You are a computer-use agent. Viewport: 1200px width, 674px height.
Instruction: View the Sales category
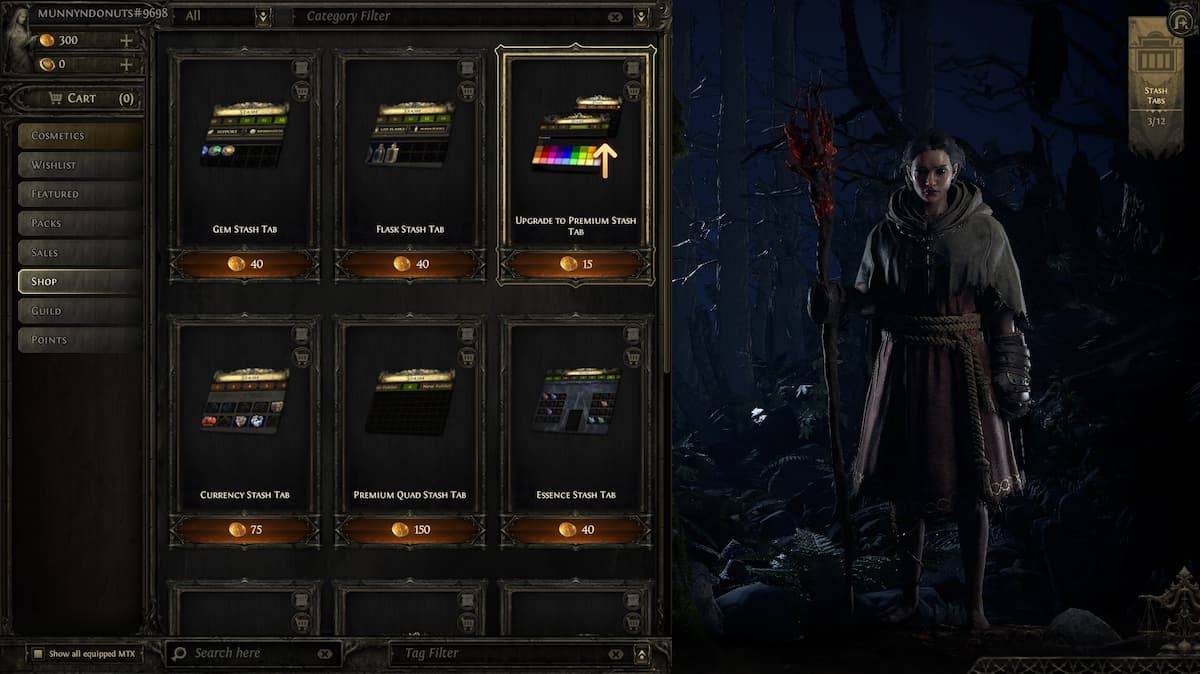pos(78,252)
